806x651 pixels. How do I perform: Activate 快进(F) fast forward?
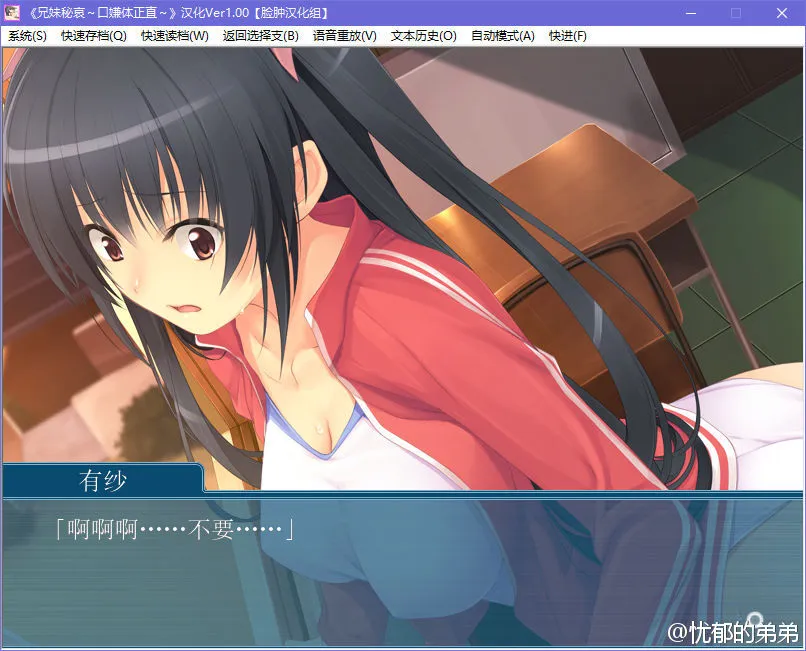568,36
